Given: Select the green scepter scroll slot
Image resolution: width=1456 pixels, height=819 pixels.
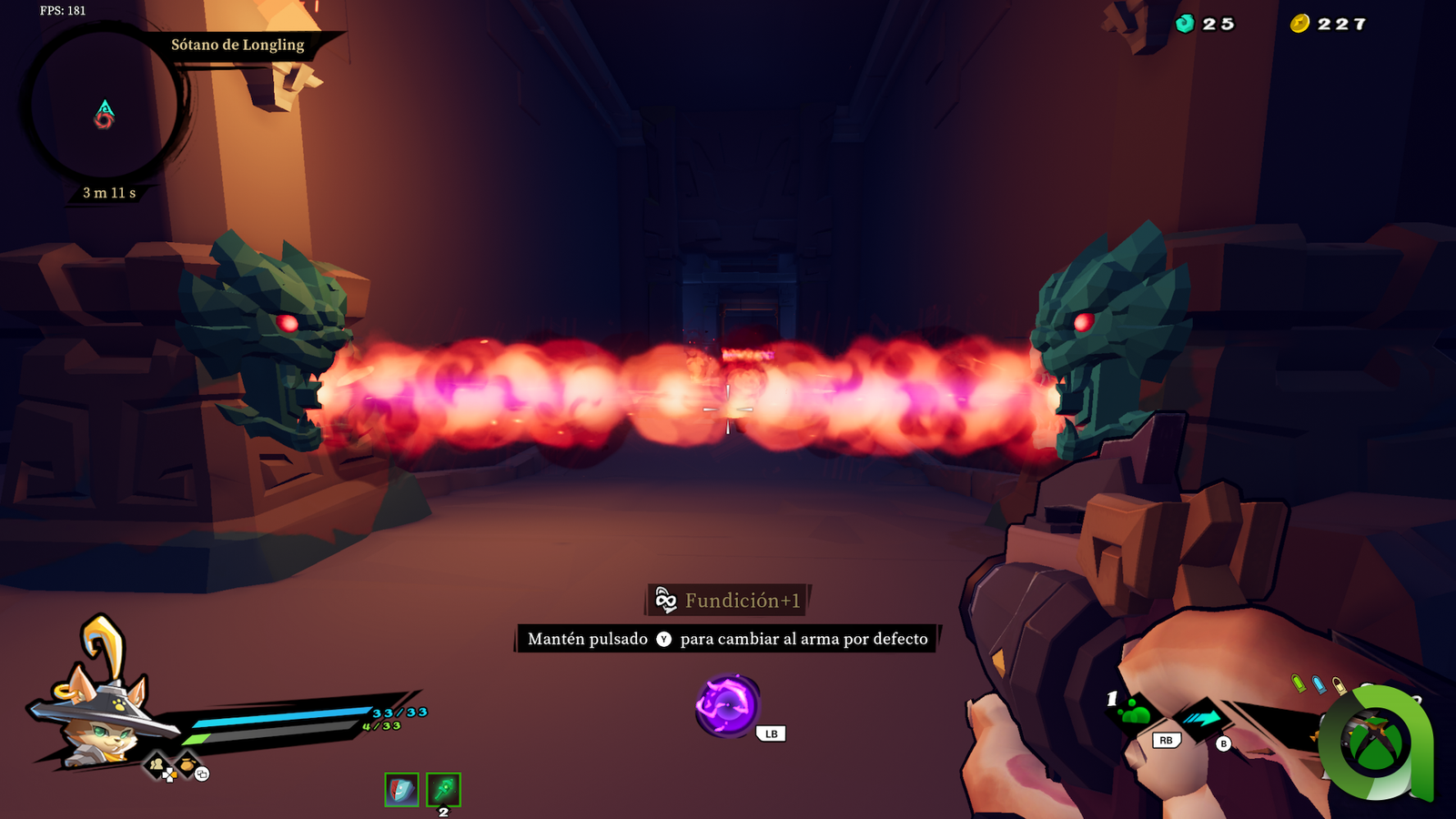Looking at the screenshot, I should 444,789.
